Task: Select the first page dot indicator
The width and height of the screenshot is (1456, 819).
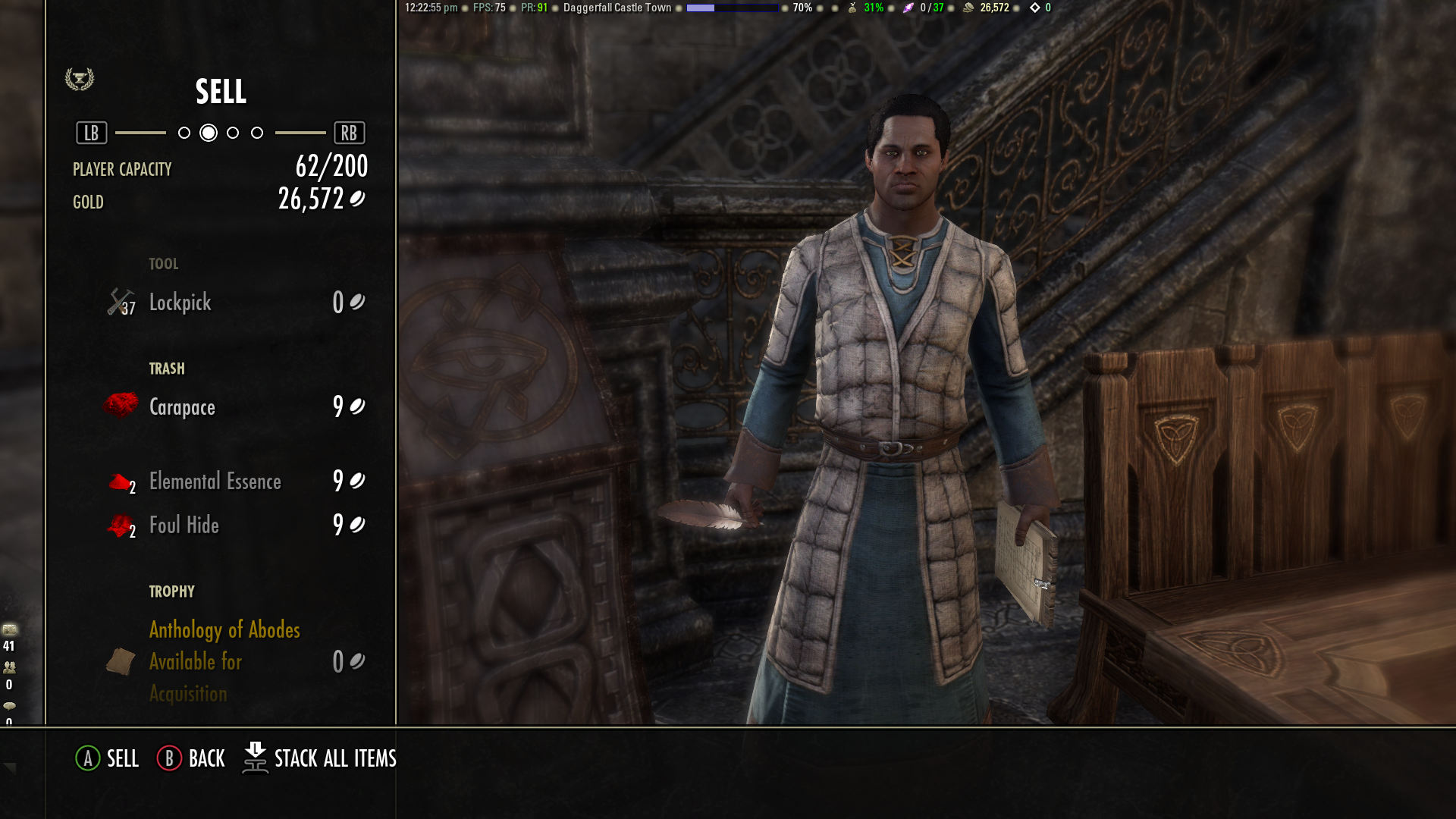Action: pos(184,132)
